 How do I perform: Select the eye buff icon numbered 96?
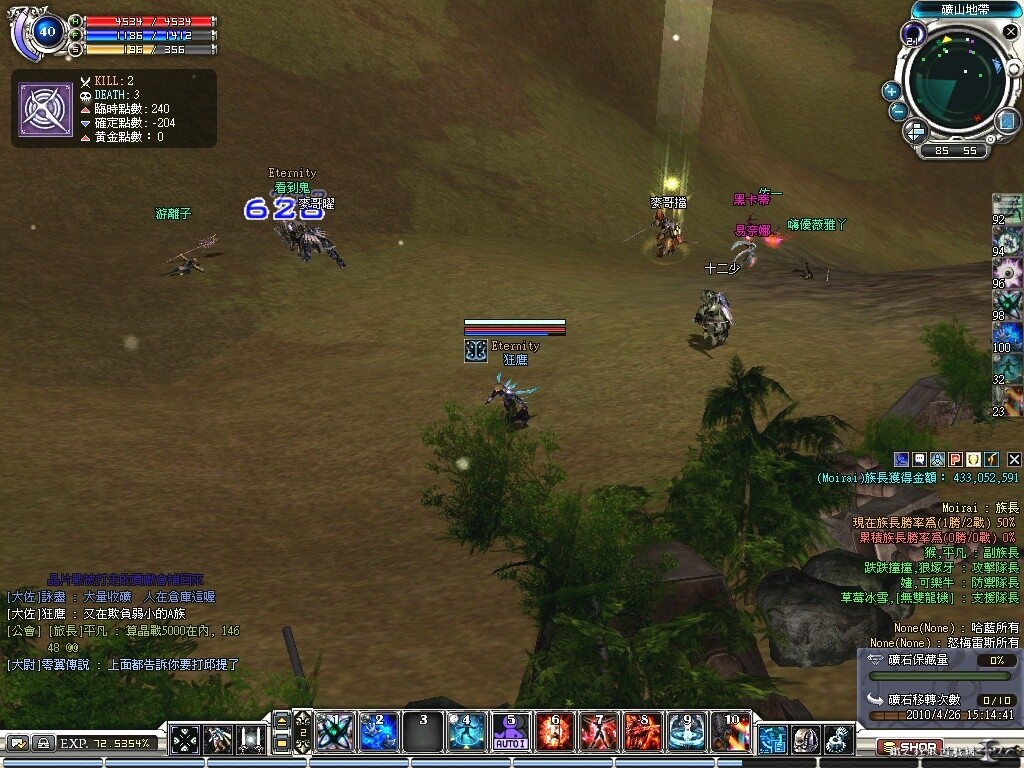click(1008, 272)
